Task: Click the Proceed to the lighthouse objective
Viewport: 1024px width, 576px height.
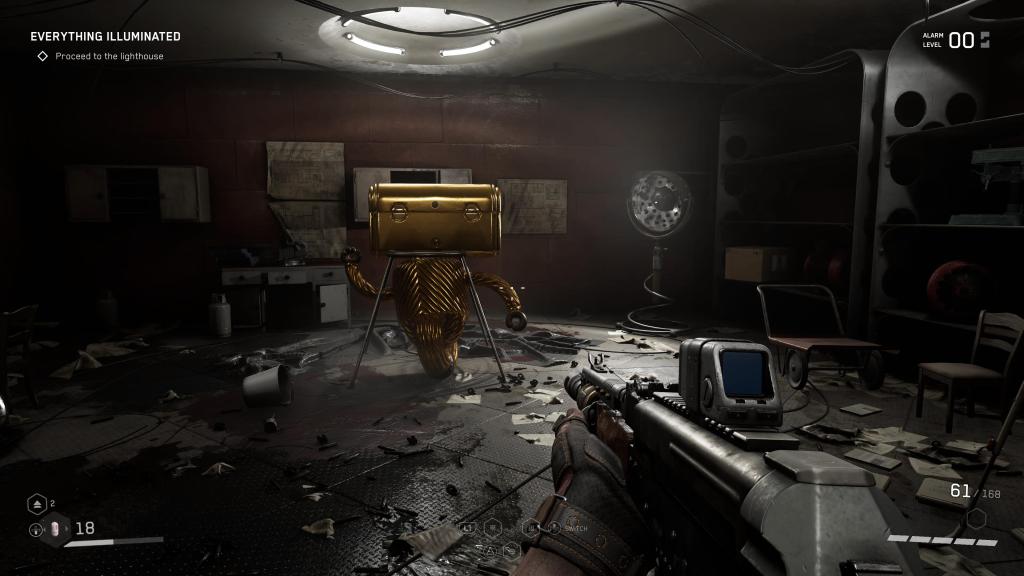Action: (x=109, y=56)
